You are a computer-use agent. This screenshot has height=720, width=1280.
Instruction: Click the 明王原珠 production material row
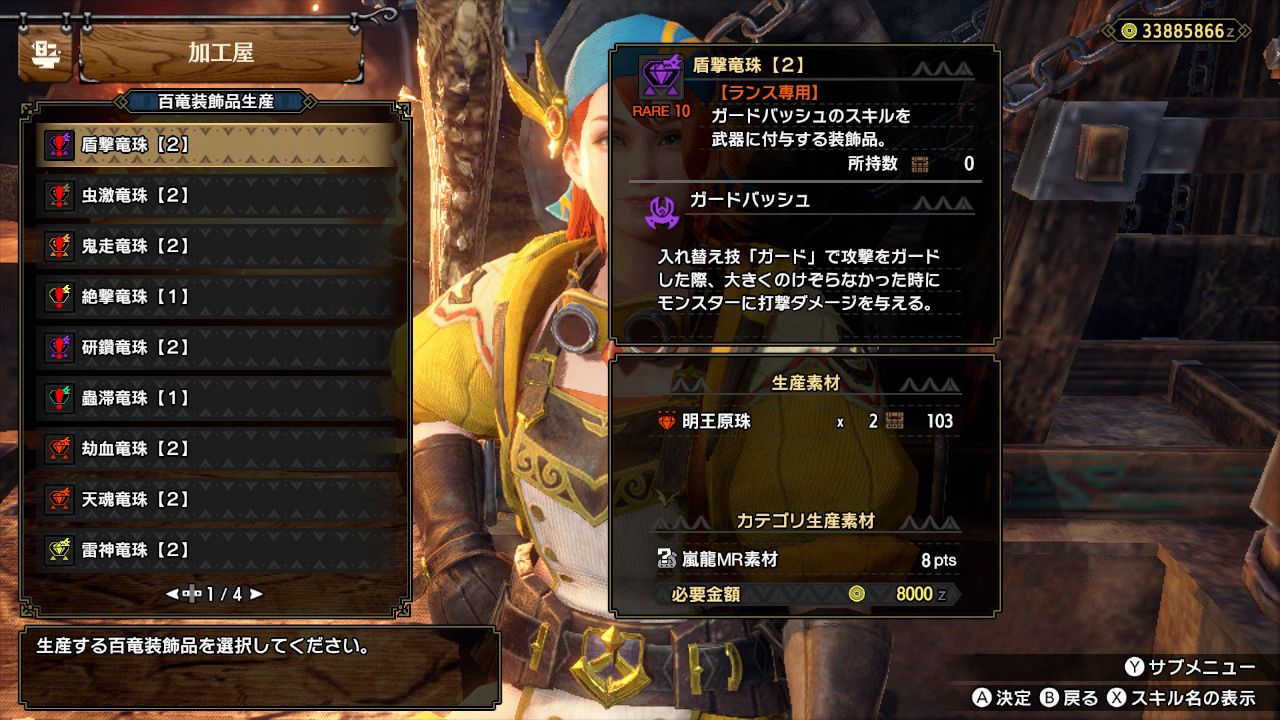(804, 422)
